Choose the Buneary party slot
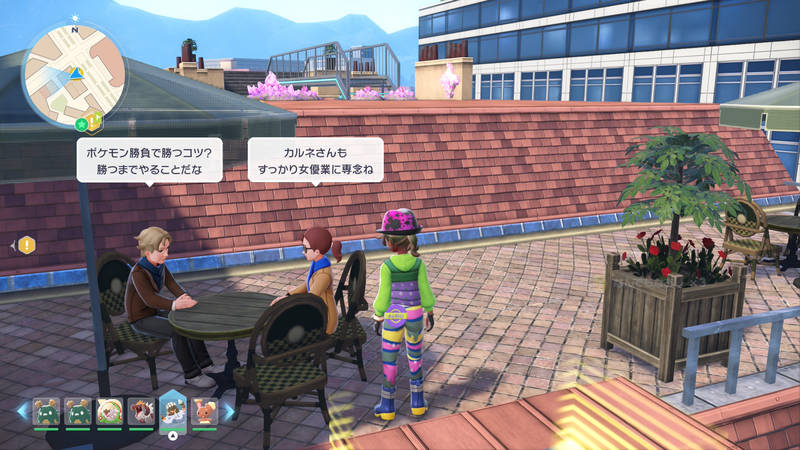 coord(204,410)
